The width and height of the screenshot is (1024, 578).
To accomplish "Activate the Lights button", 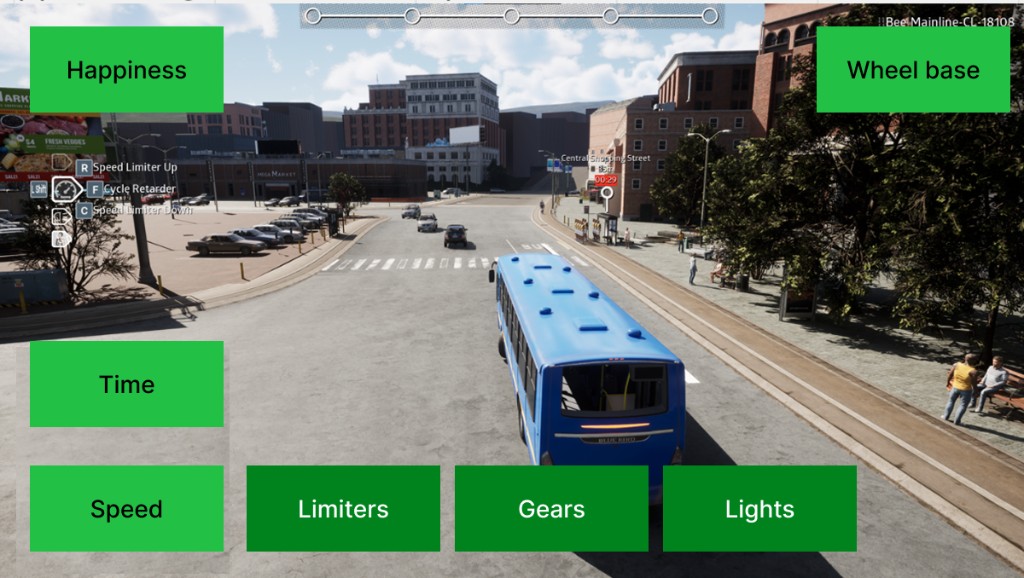I will tap(759, 508).
